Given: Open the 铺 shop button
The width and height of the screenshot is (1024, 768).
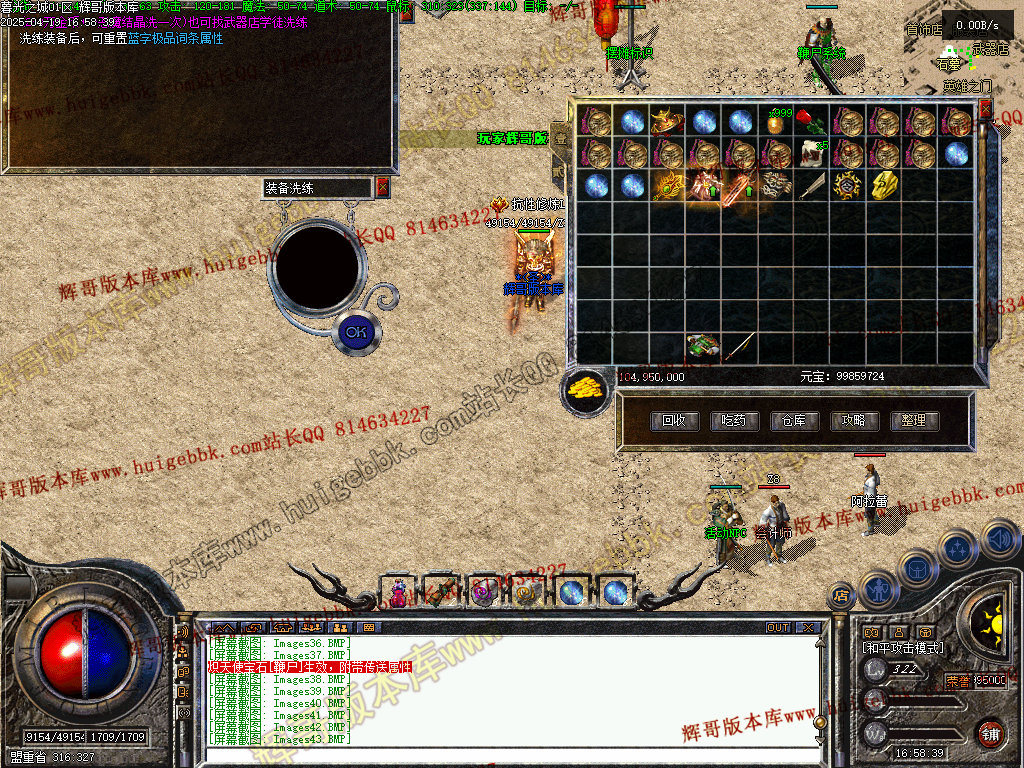Looking at the screenshot, I should pyautogui.click(x=990, y=732).
